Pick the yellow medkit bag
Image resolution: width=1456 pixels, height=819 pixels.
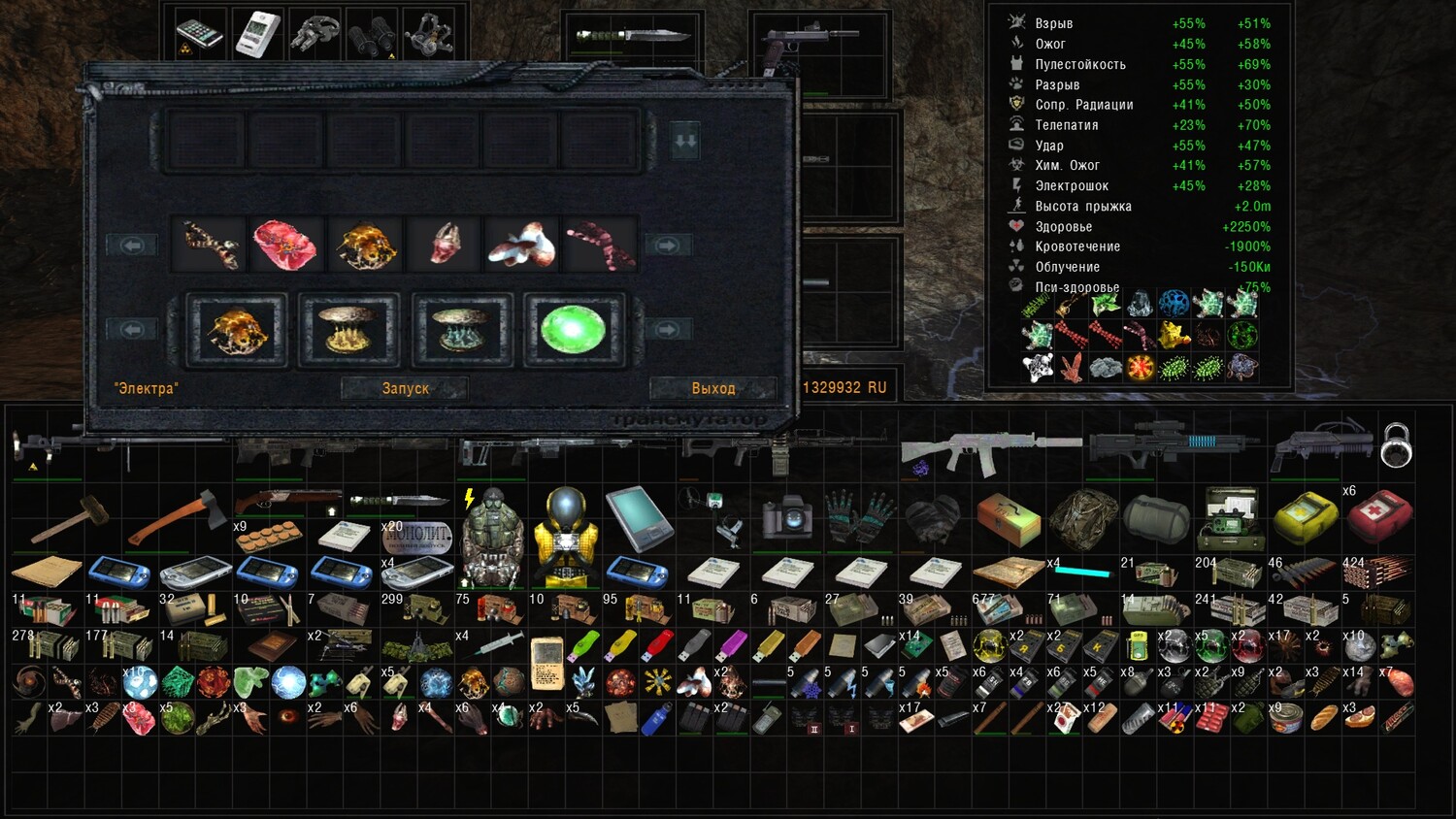click(1304, 517)
